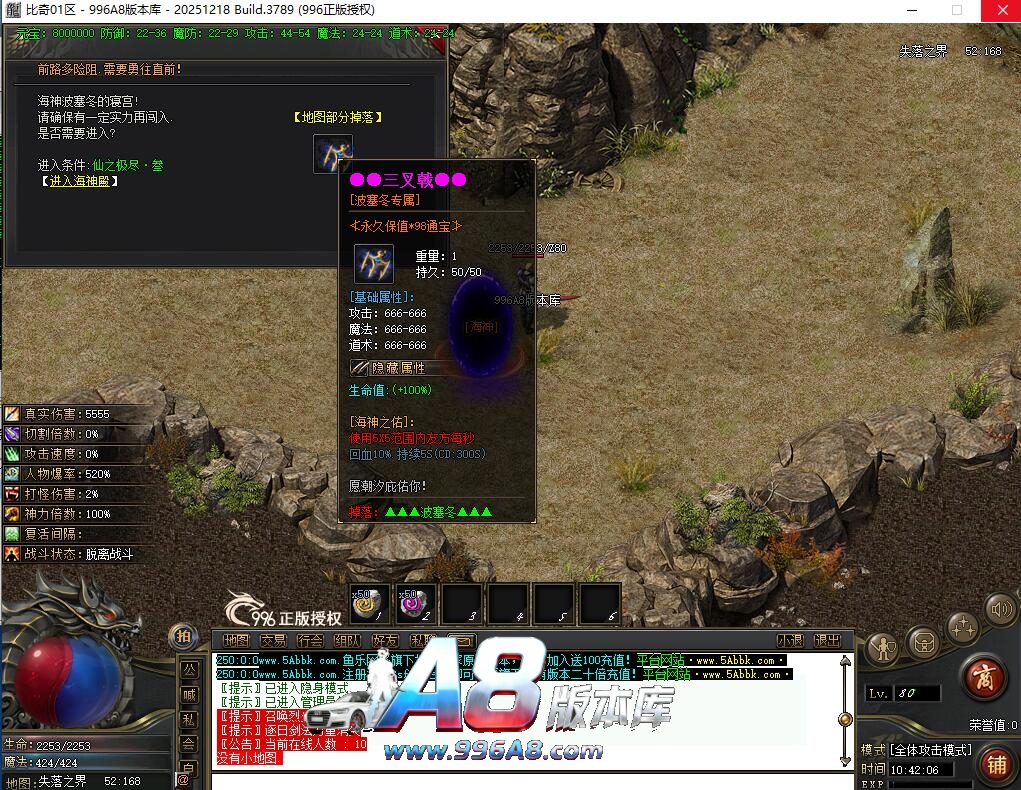Open the 地图 map button
1021x790 pixels.
[x=236, y=640]
